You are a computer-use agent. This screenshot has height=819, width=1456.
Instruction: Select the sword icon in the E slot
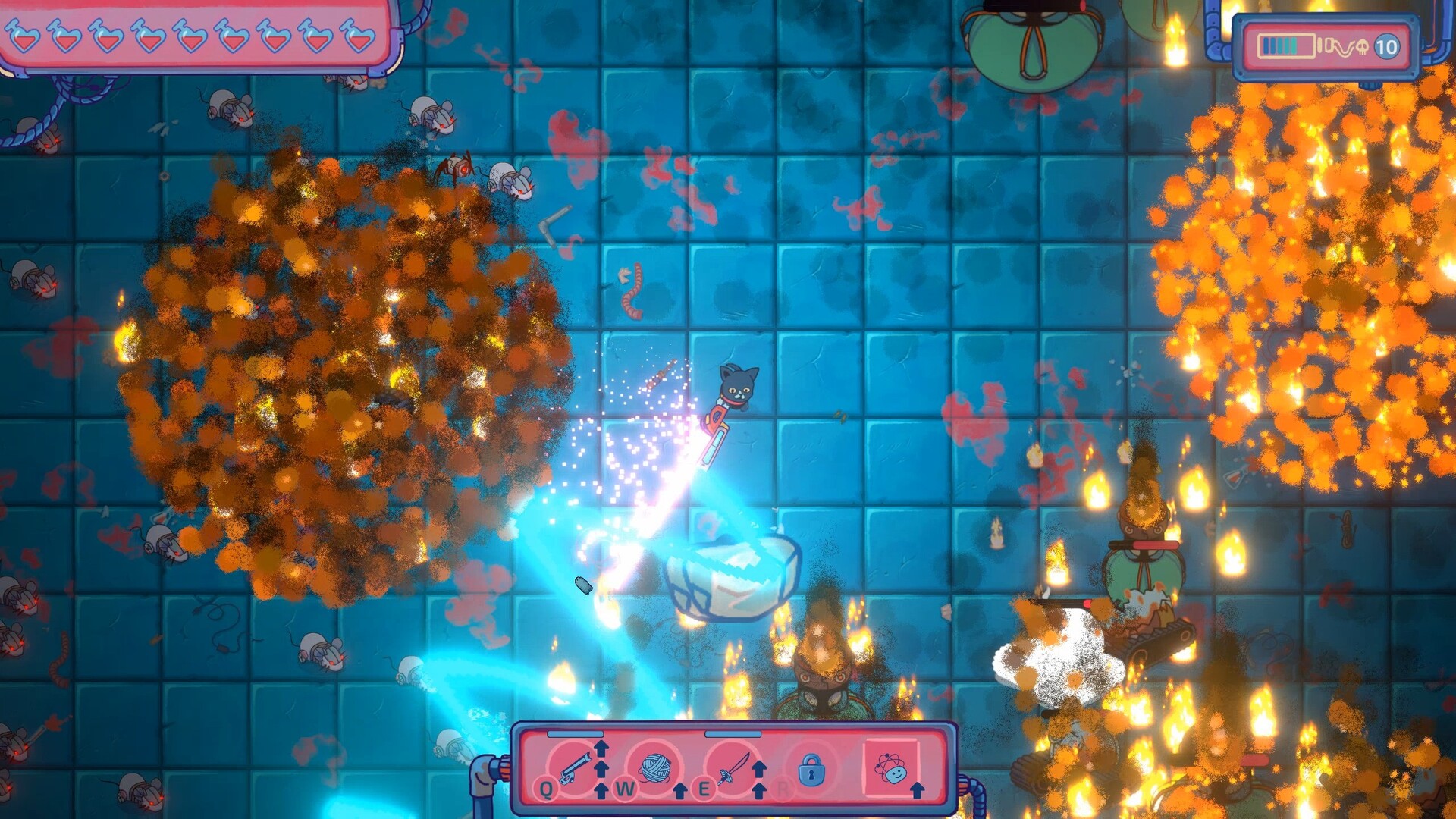tap(732, 767)
